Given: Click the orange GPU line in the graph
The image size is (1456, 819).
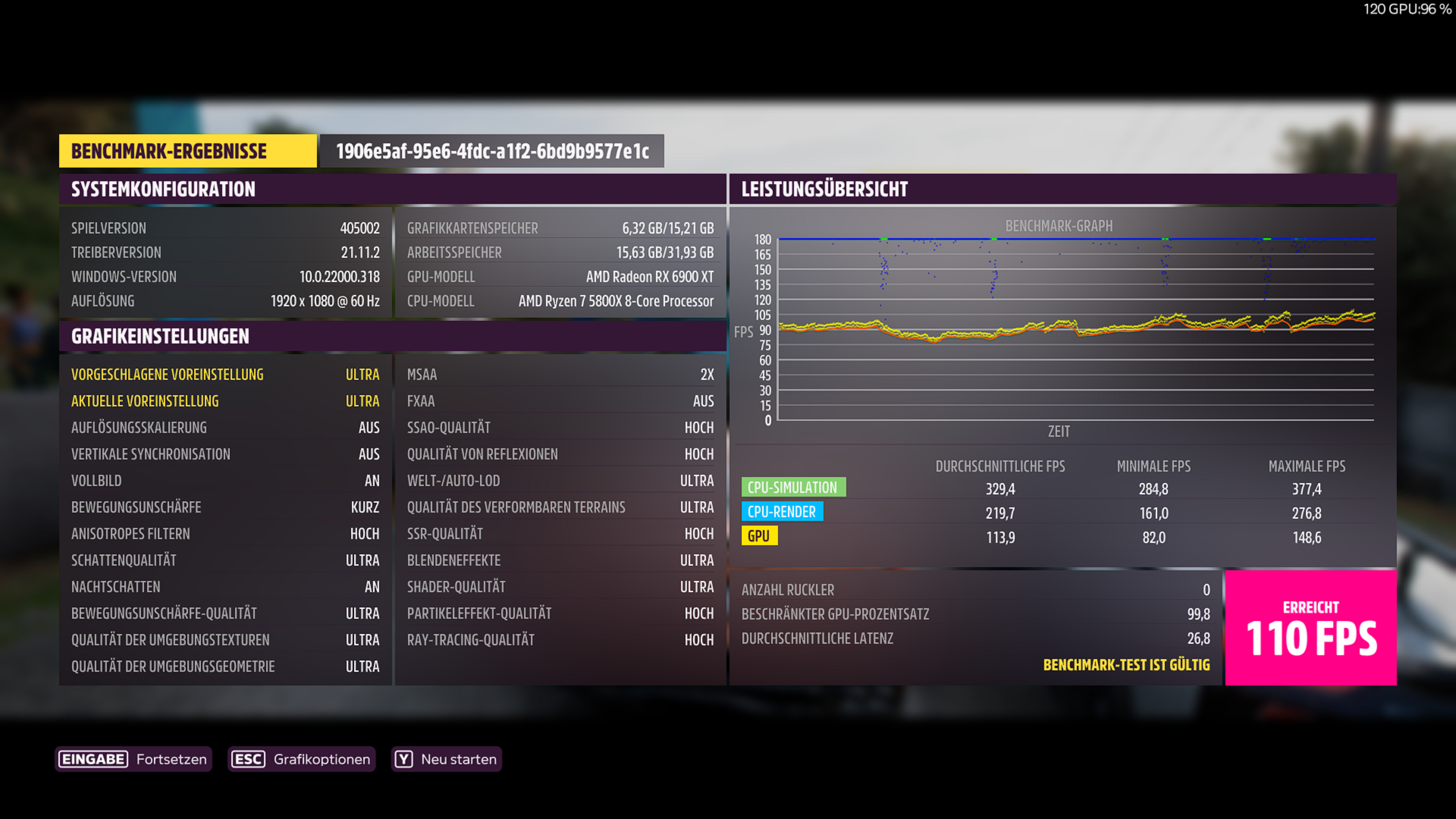Looking at the screenshot, I should pyautogui.click(x=961, y=338).
